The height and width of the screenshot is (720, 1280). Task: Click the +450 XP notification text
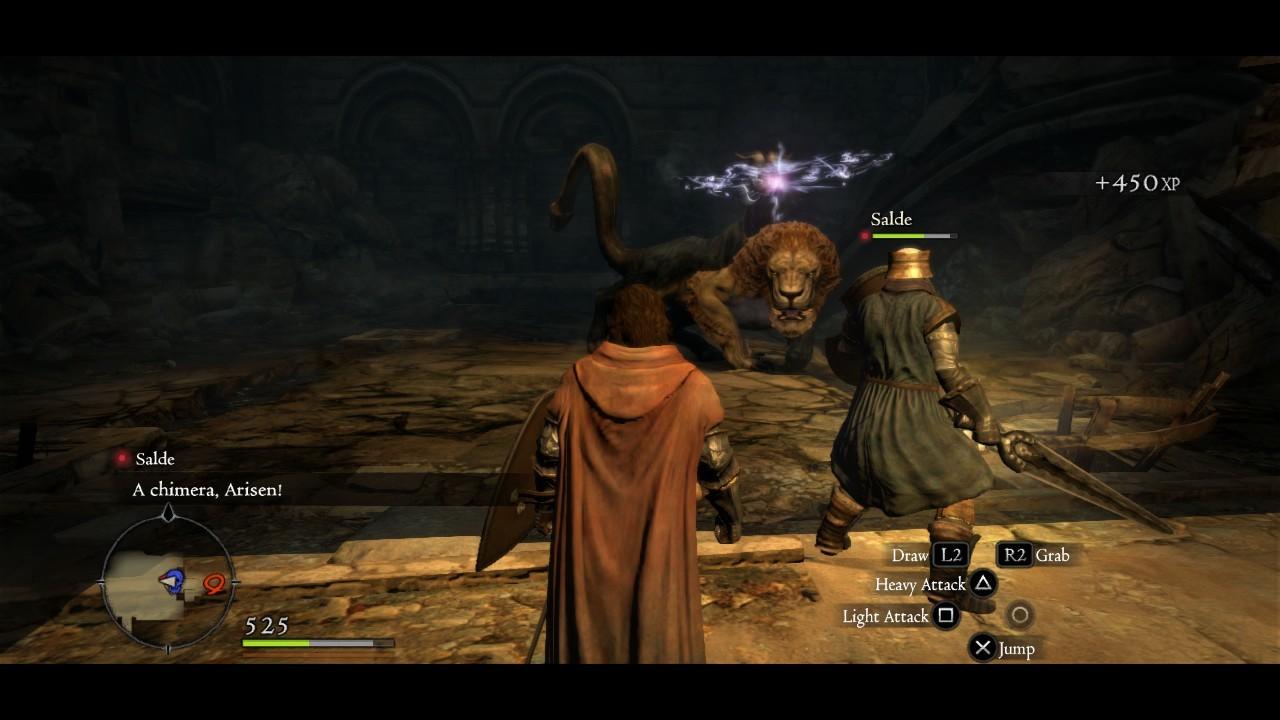(1137, 184)
